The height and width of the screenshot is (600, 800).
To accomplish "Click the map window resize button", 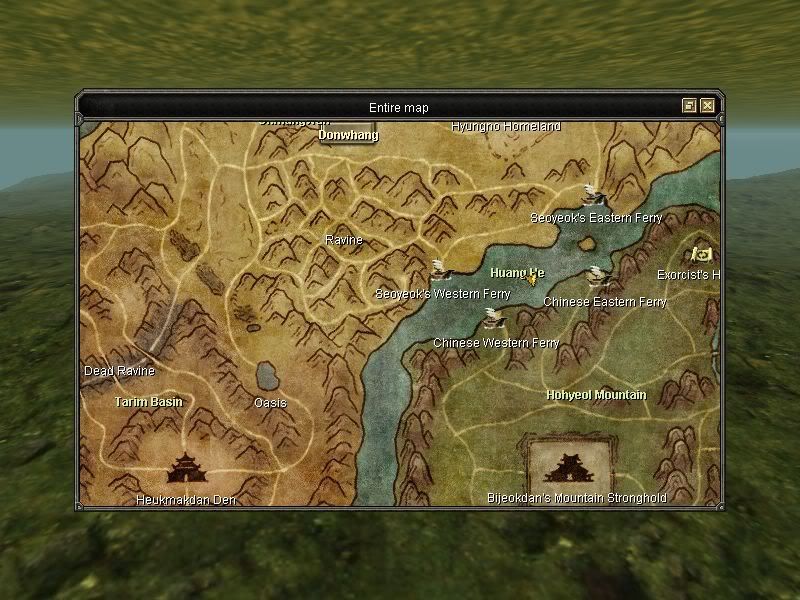I will click(x=689, y=105).
